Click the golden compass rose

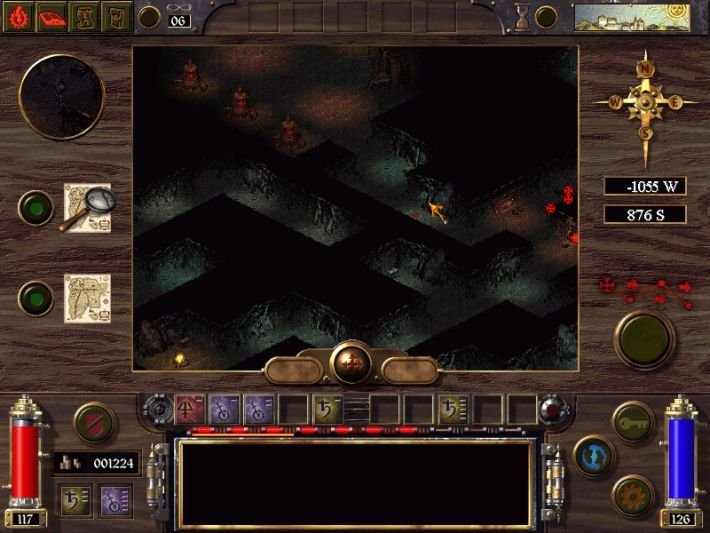[x=646, y=103]
